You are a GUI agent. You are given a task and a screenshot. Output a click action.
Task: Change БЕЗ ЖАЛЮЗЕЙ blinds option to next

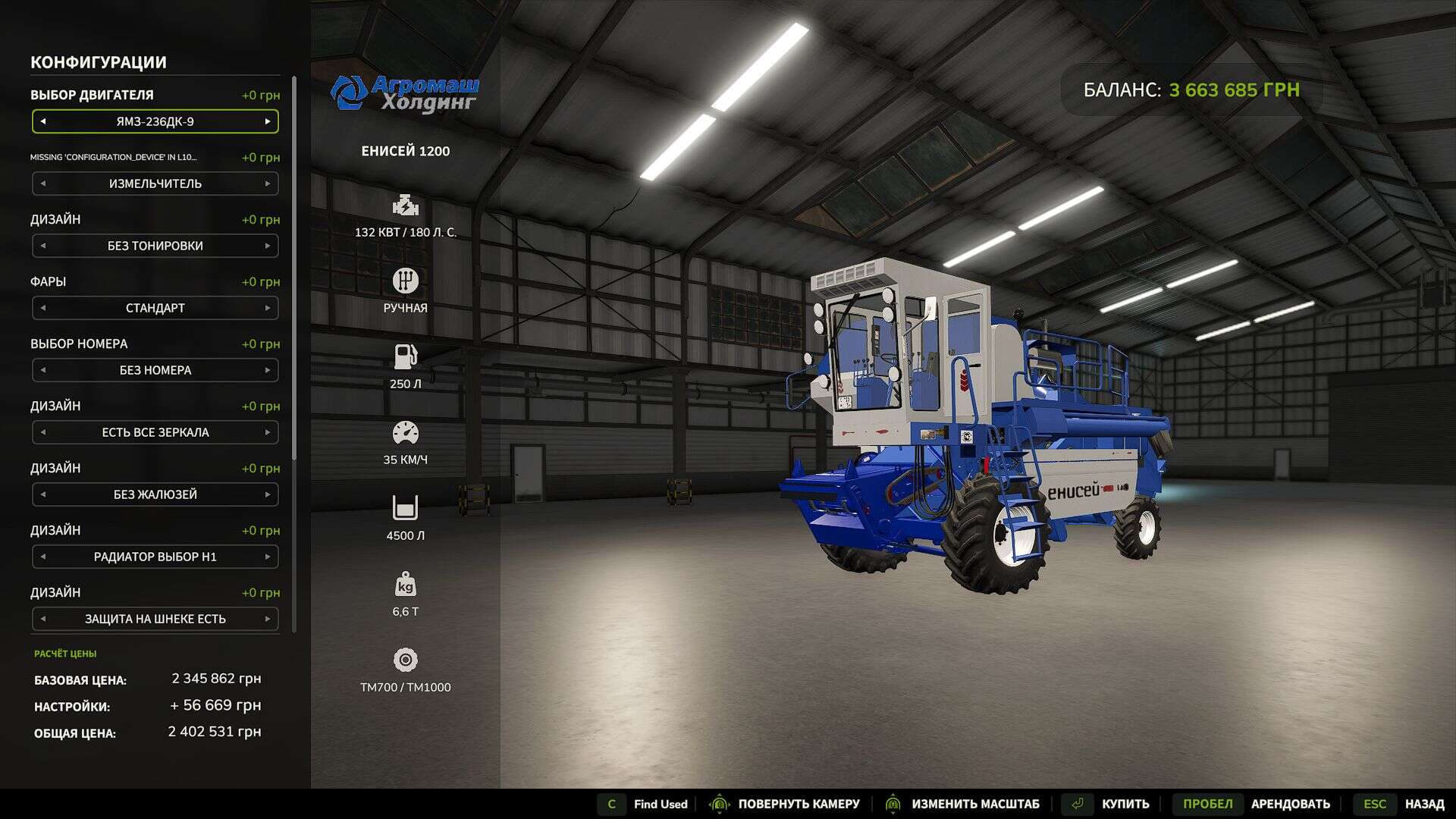(268, 494)
